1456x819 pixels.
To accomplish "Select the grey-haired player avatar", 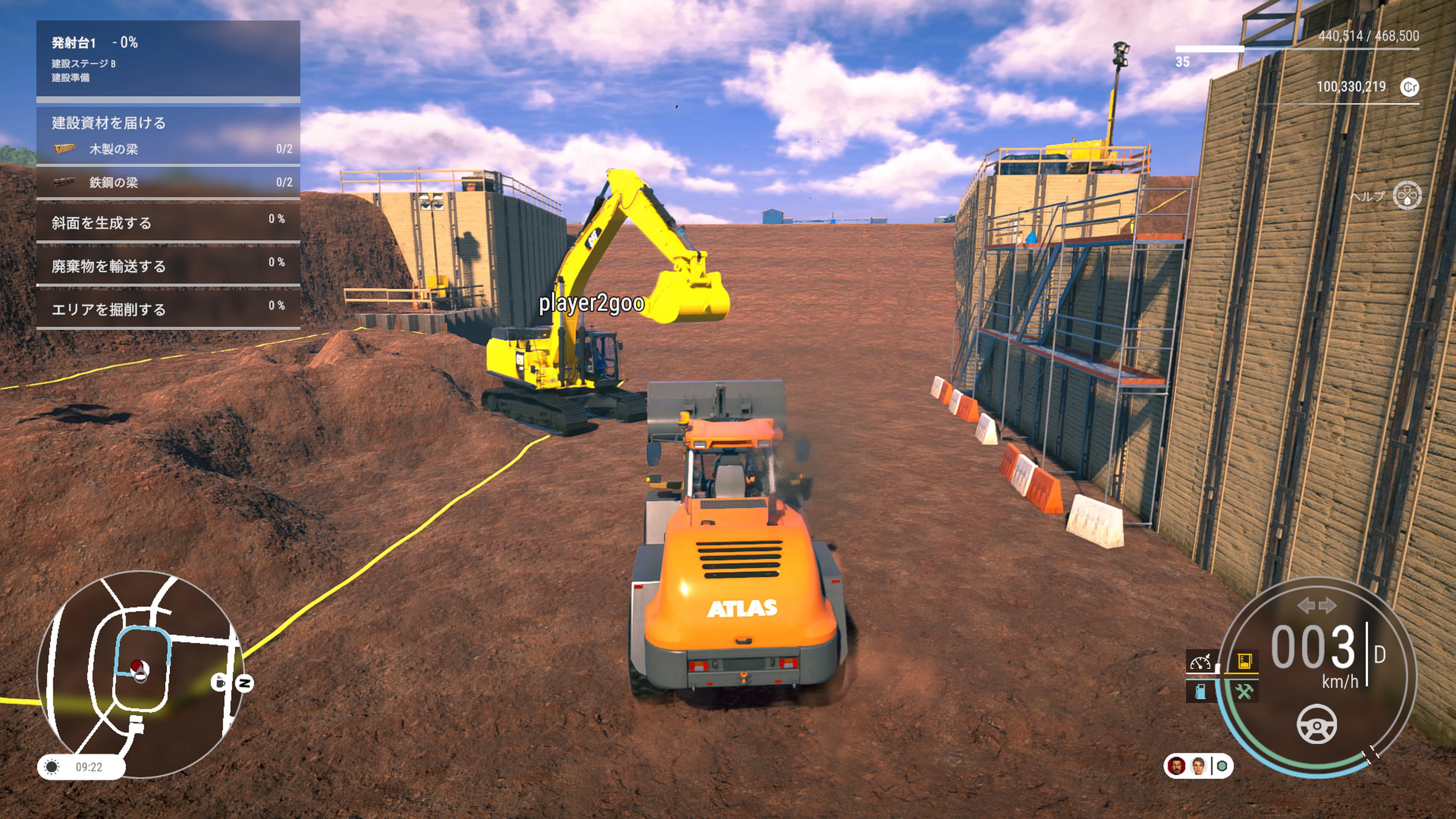I will 1198,766.
